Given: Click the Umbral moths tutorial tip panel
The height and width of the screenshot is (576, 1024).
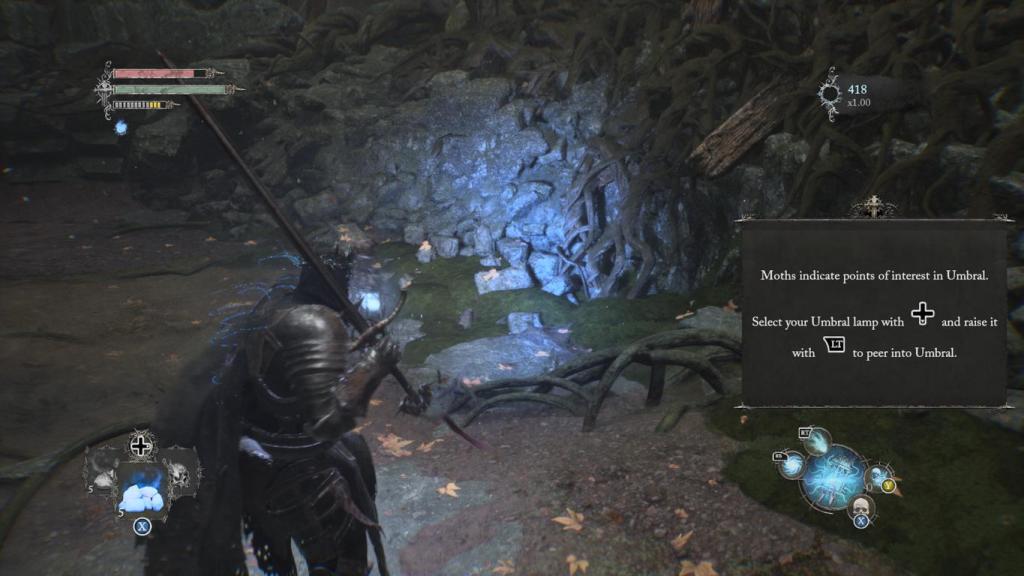Looking at the screenshot, I should point(873,314).
